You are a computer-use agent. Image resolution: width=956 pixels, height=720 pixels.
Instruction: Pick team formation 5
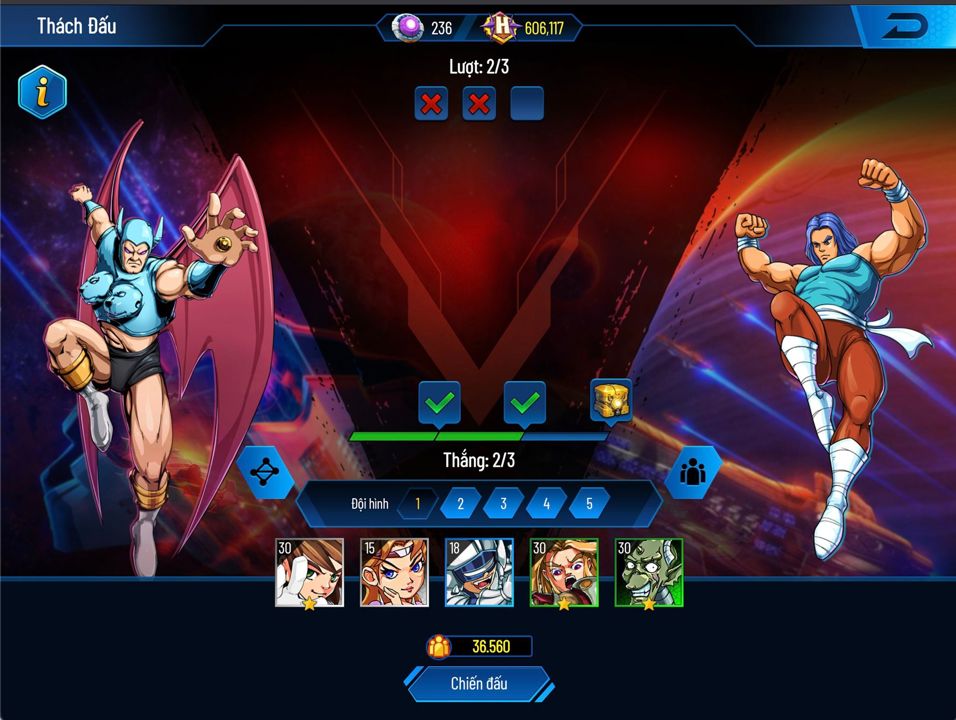(x=589, y=504)
